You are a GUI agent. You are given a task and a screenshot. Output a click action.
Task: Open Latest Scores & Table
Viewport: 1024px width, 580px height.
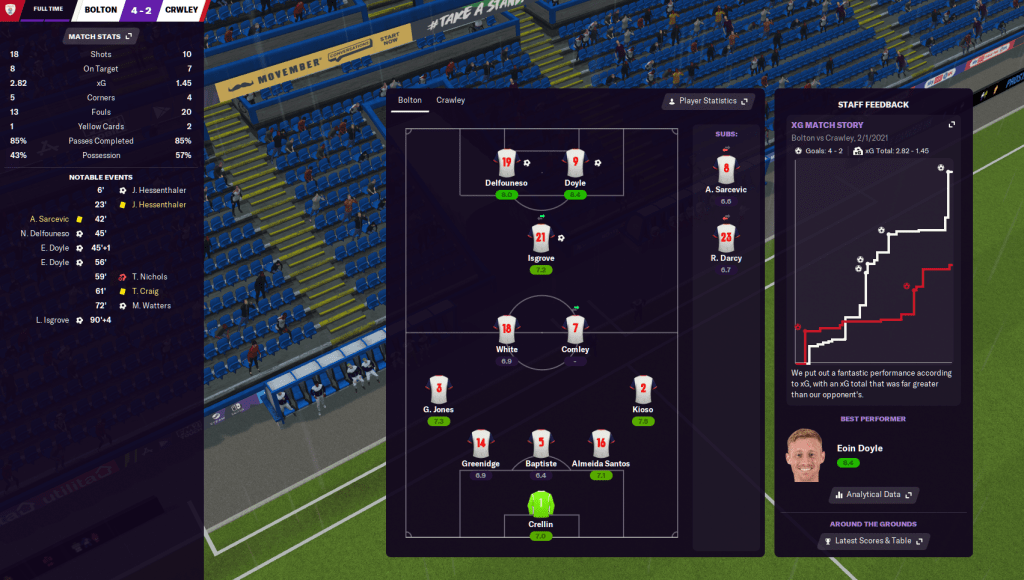[x=873, y=541]
